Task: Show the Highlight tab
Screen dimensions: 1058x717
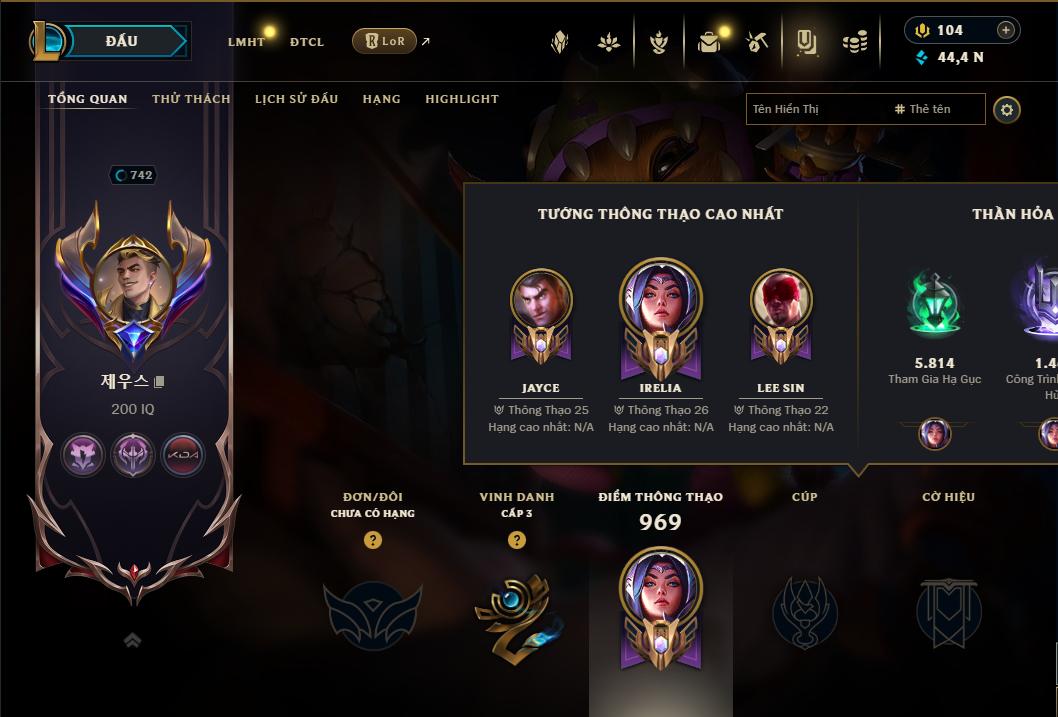Action: coord(461,99)
